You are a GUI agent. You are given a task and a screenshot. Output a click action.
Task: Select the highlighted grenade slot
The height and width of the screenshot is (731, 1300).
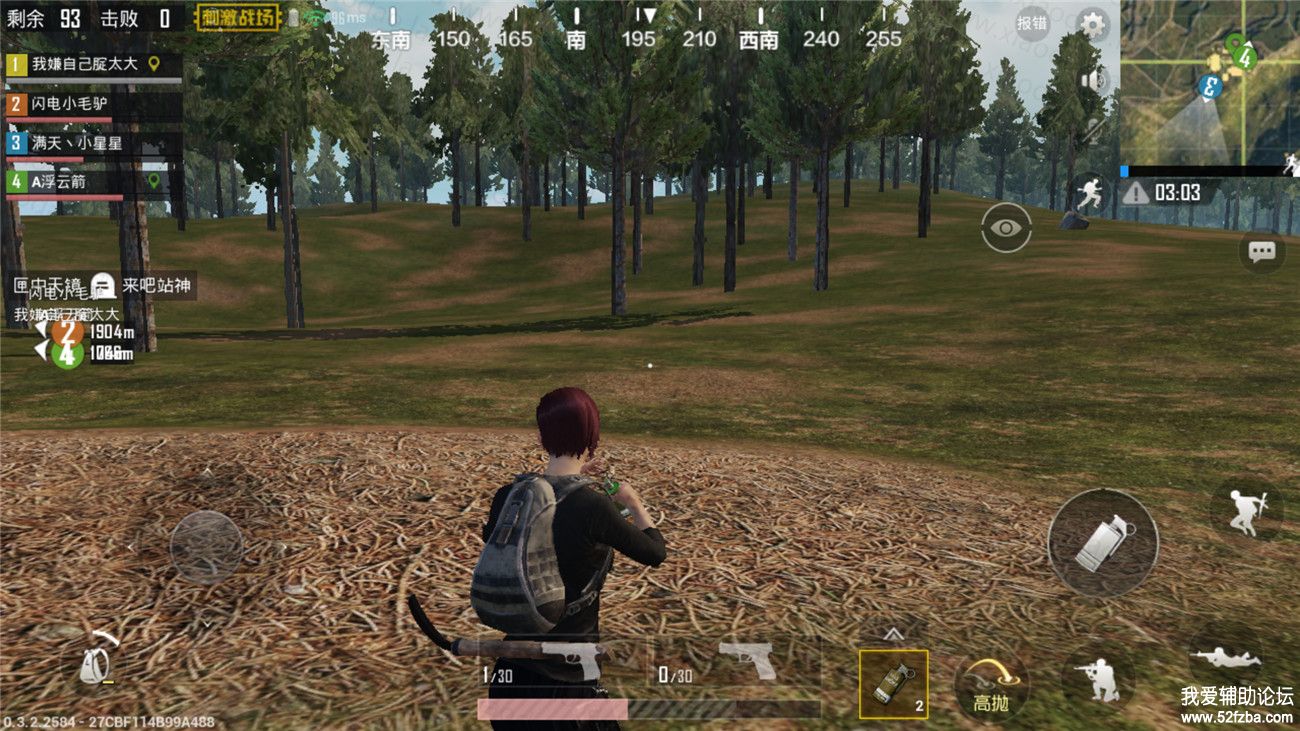(893, 684)
